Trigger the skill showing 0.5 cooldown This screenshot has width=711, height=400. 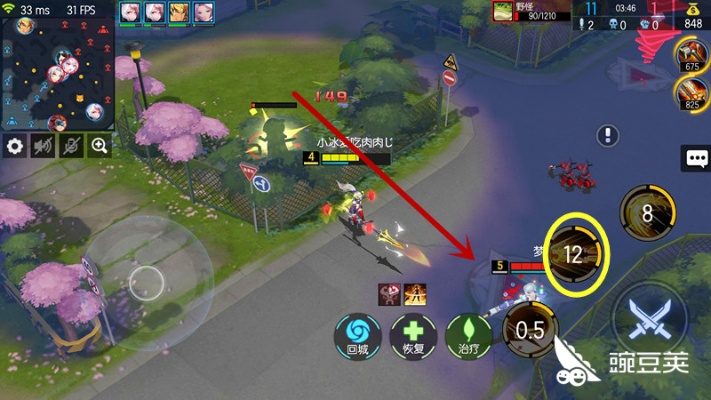531,331
